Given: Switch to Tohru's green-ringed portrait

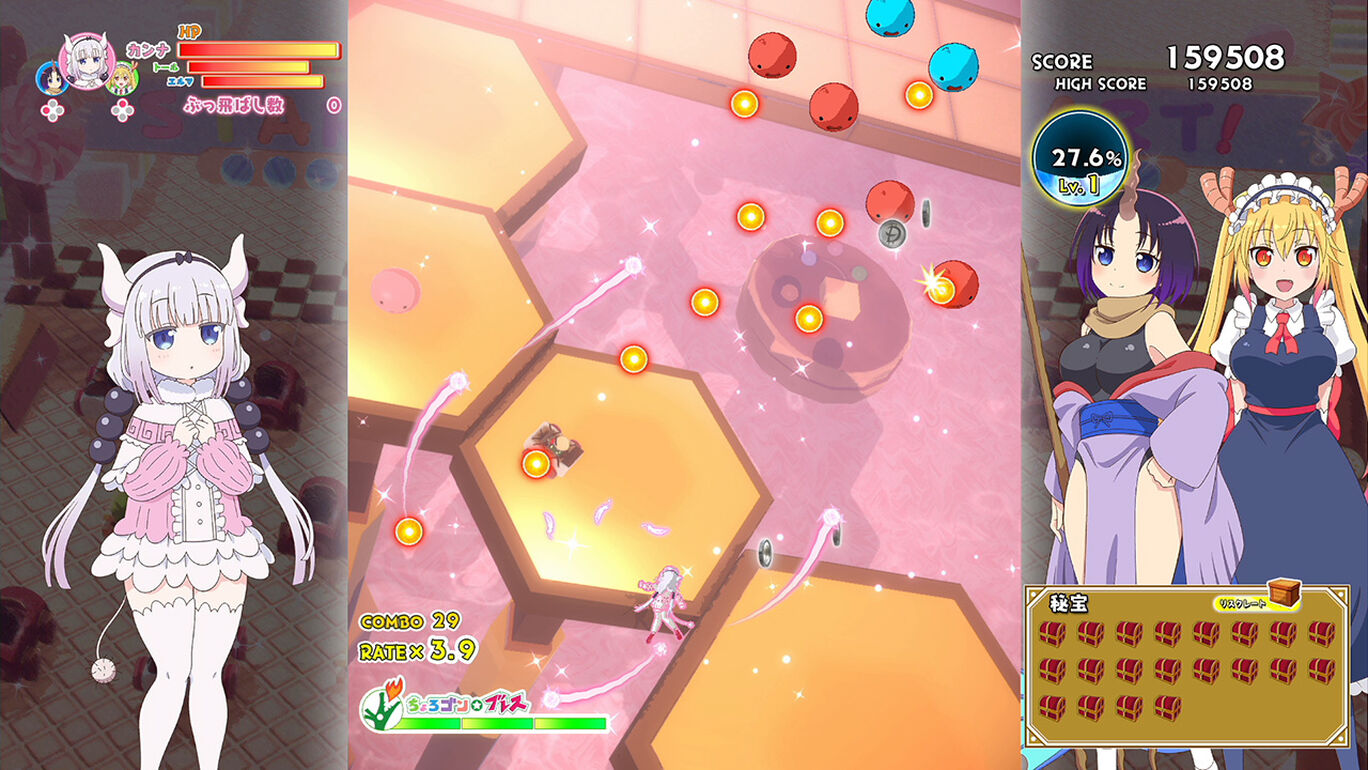Looking at the screenshot, I should point(122,78).
